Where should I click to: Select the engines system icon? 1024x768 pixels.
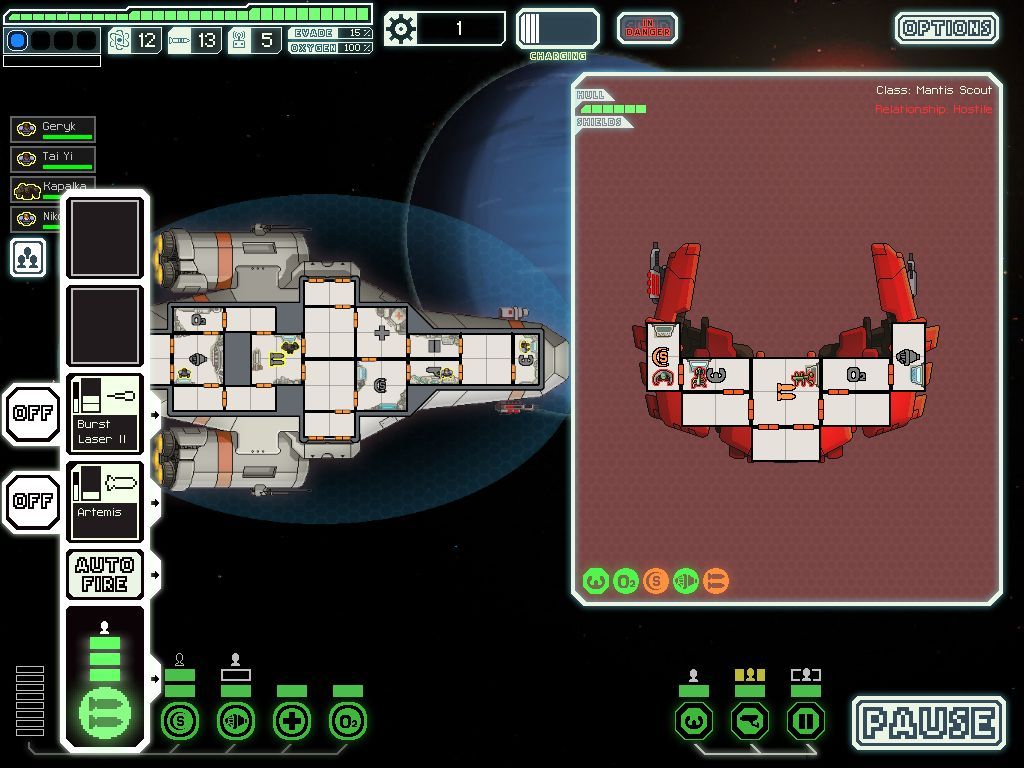pyautogui.click(x=236, y=720)
